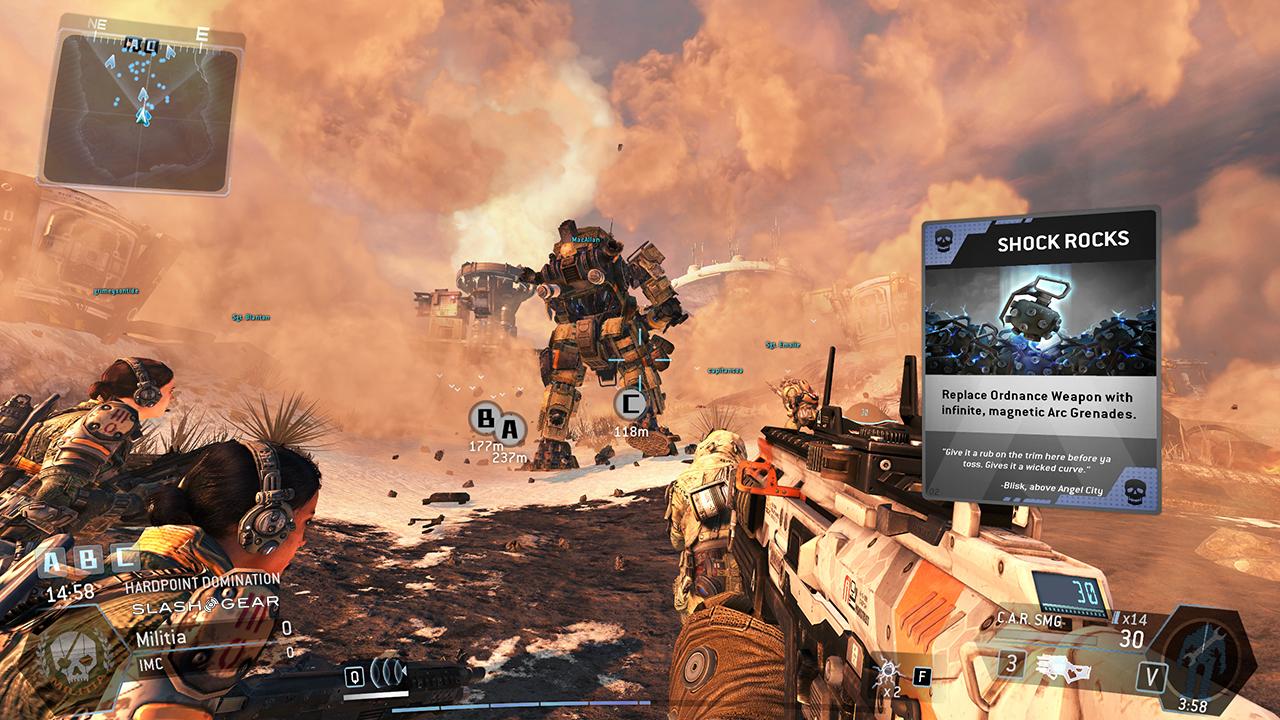Open the anti-Titan weapon icon near the 3
Screen dimensions: 1280x720
coord(1063,670)
